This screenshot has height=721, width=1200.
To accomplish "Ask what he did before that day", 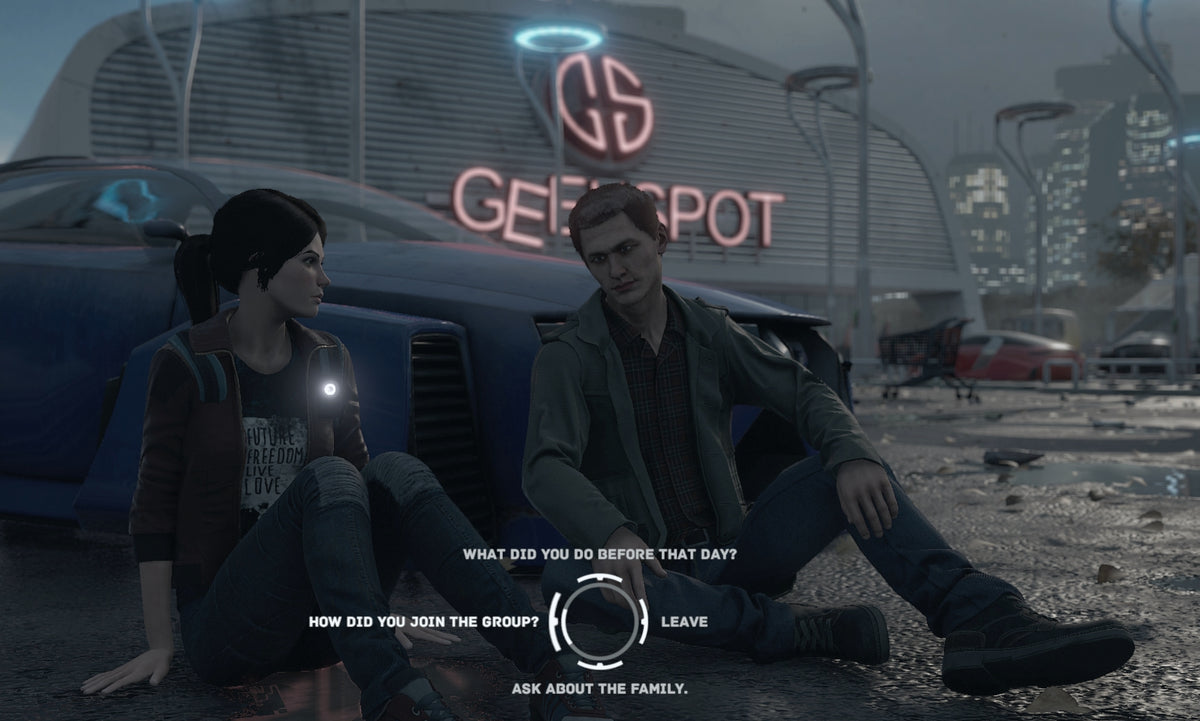I will (x=600, y=553).
